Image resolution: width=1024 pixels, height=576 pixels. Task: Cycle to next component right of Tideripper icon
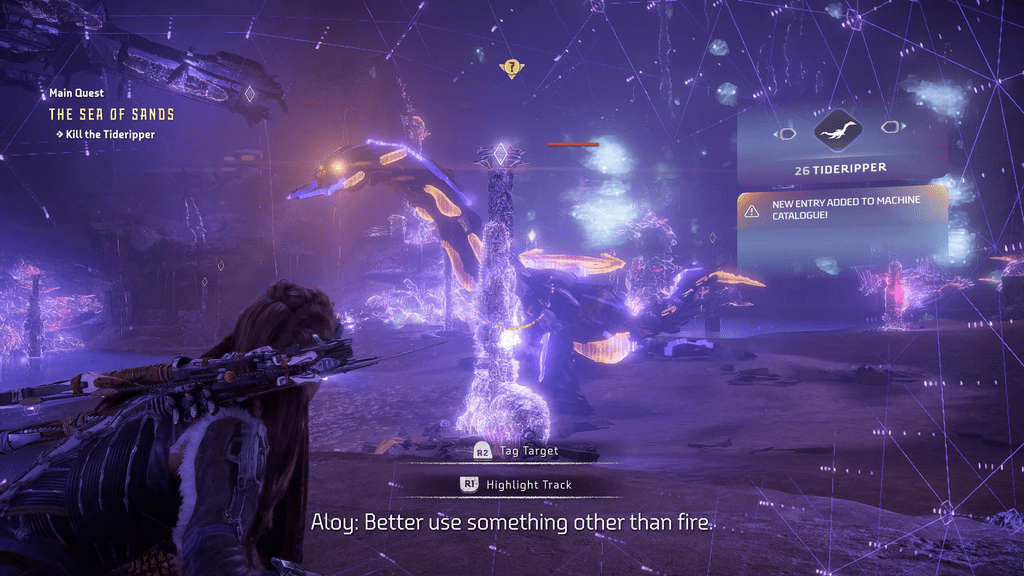(x=890, y=128)
